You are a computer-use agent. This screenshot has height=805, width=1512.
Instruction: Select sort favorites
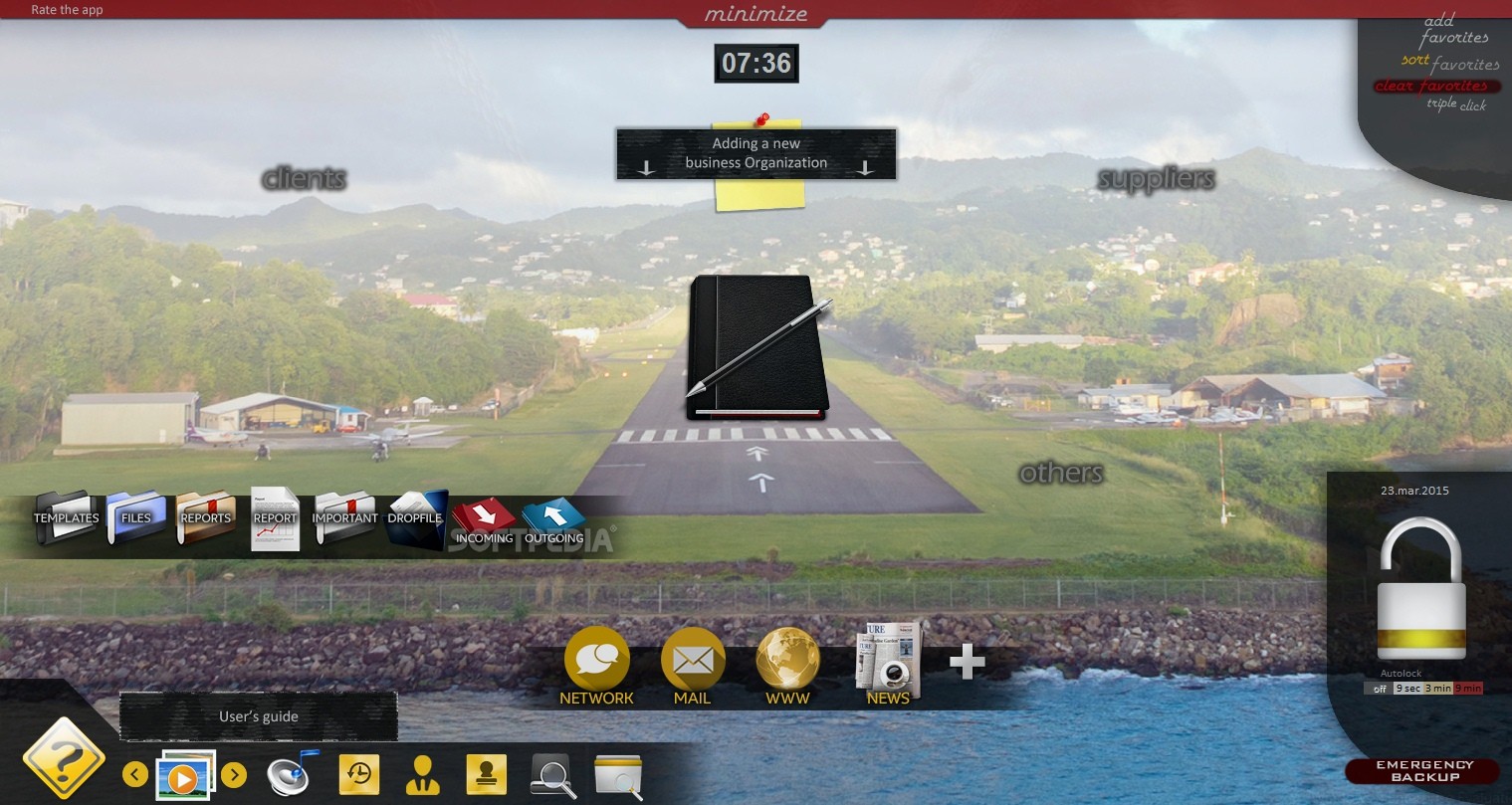pos(1449,63)
